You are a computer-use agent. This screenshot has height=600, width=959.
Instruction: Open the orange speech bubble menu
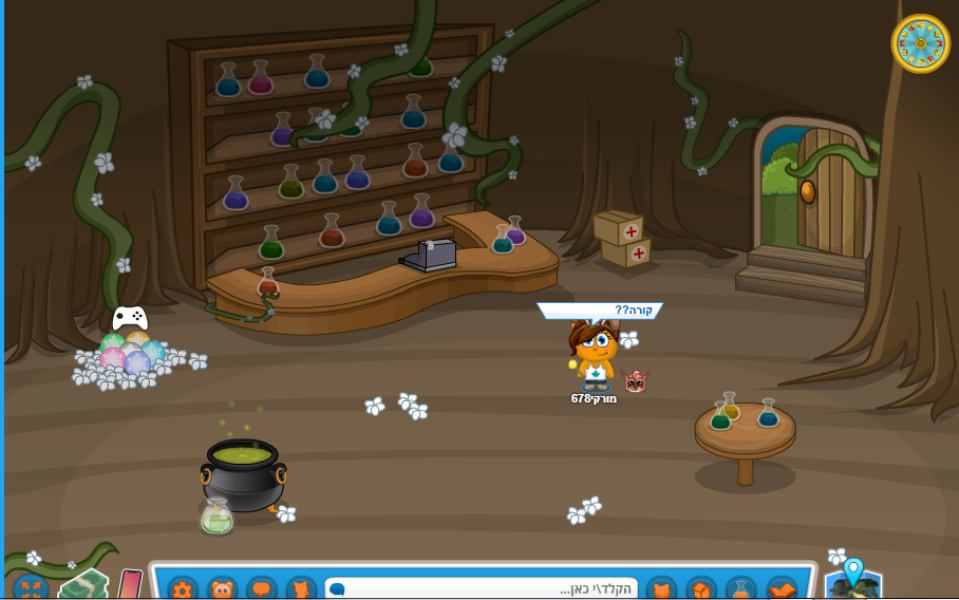(x=262, y=589)
